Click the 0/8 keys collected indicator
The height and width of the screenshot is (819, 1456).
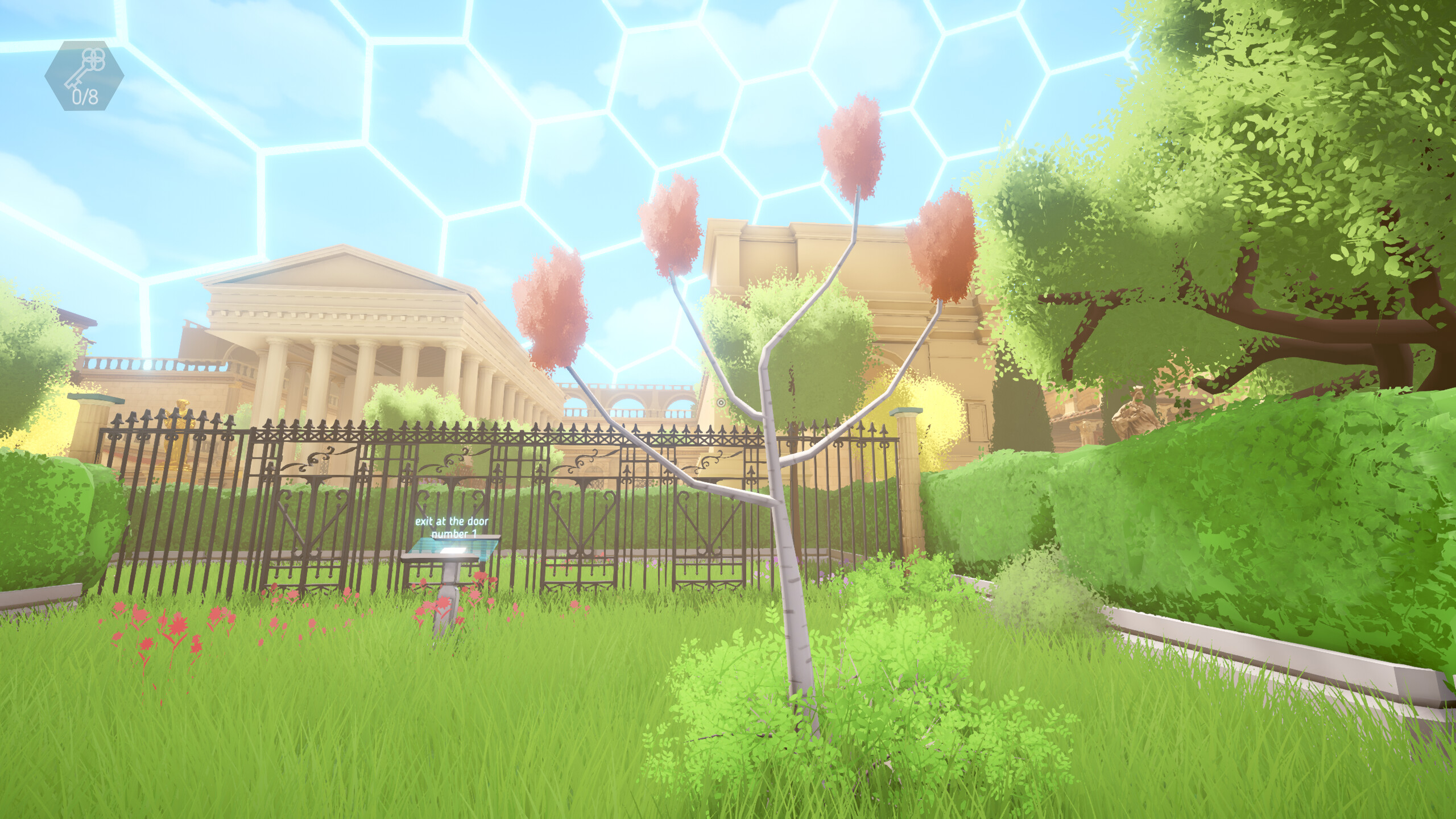[86, 98]
